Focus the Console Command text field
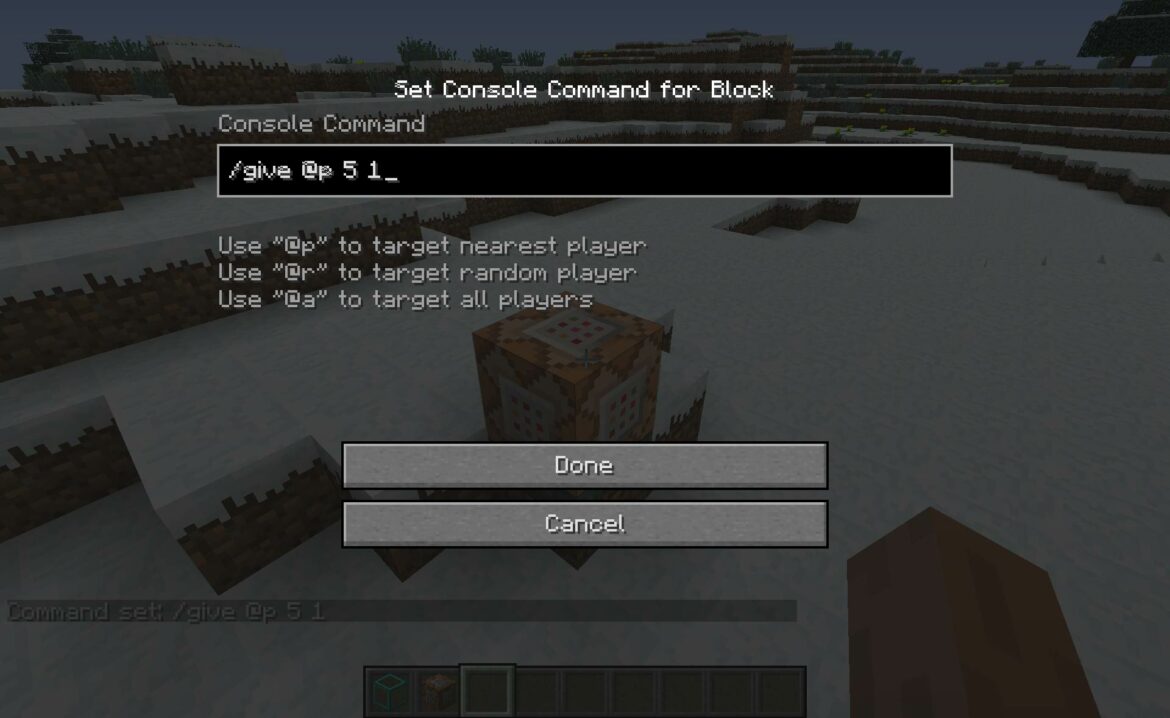1170x718 pixels. coord(584,171)
